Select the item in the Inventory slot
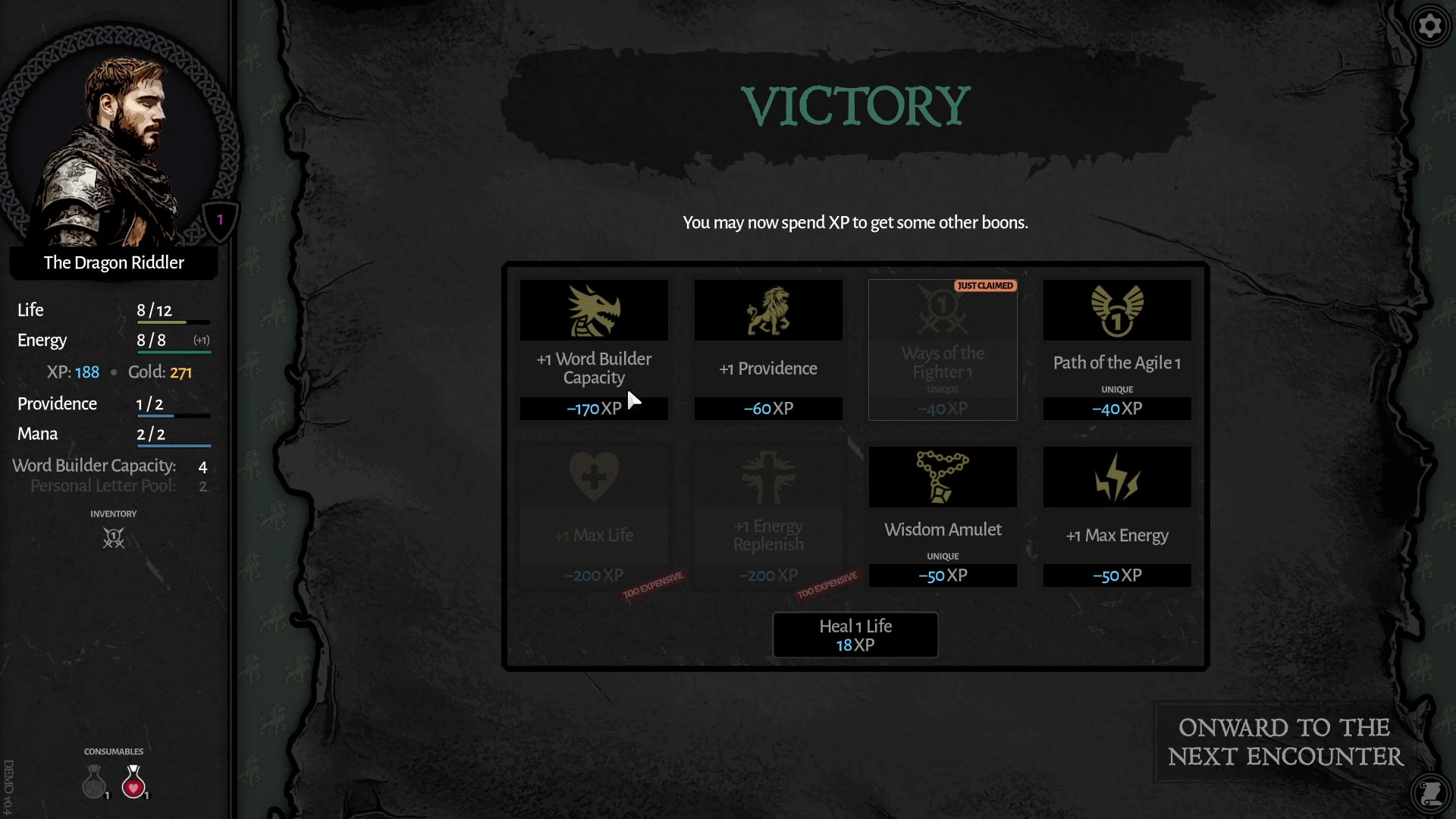Viewport: 1456px width, 819px height. pyautogui.click(x=113, y=538)
